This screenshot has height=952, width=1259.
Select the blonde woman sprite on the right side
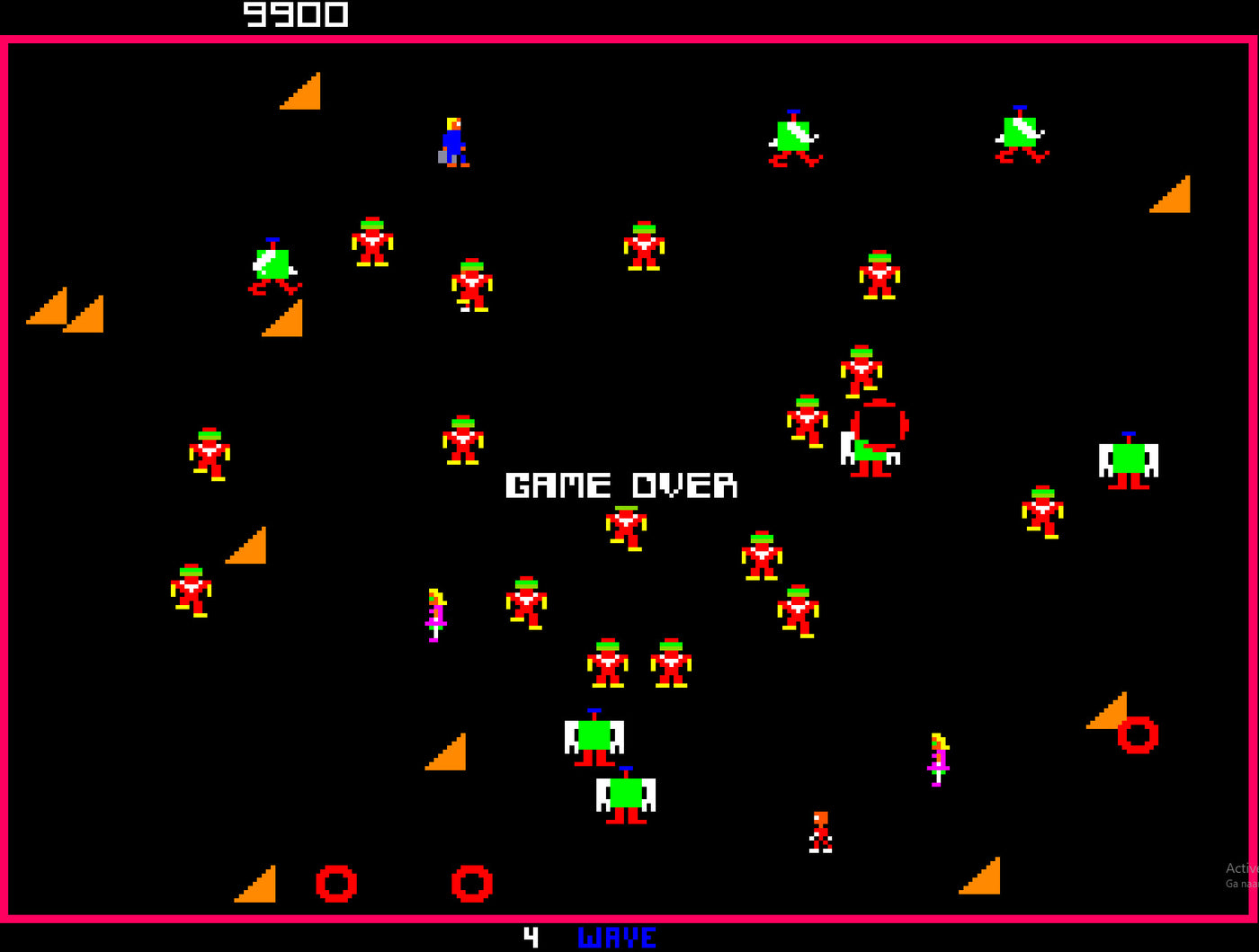[938, 757]
